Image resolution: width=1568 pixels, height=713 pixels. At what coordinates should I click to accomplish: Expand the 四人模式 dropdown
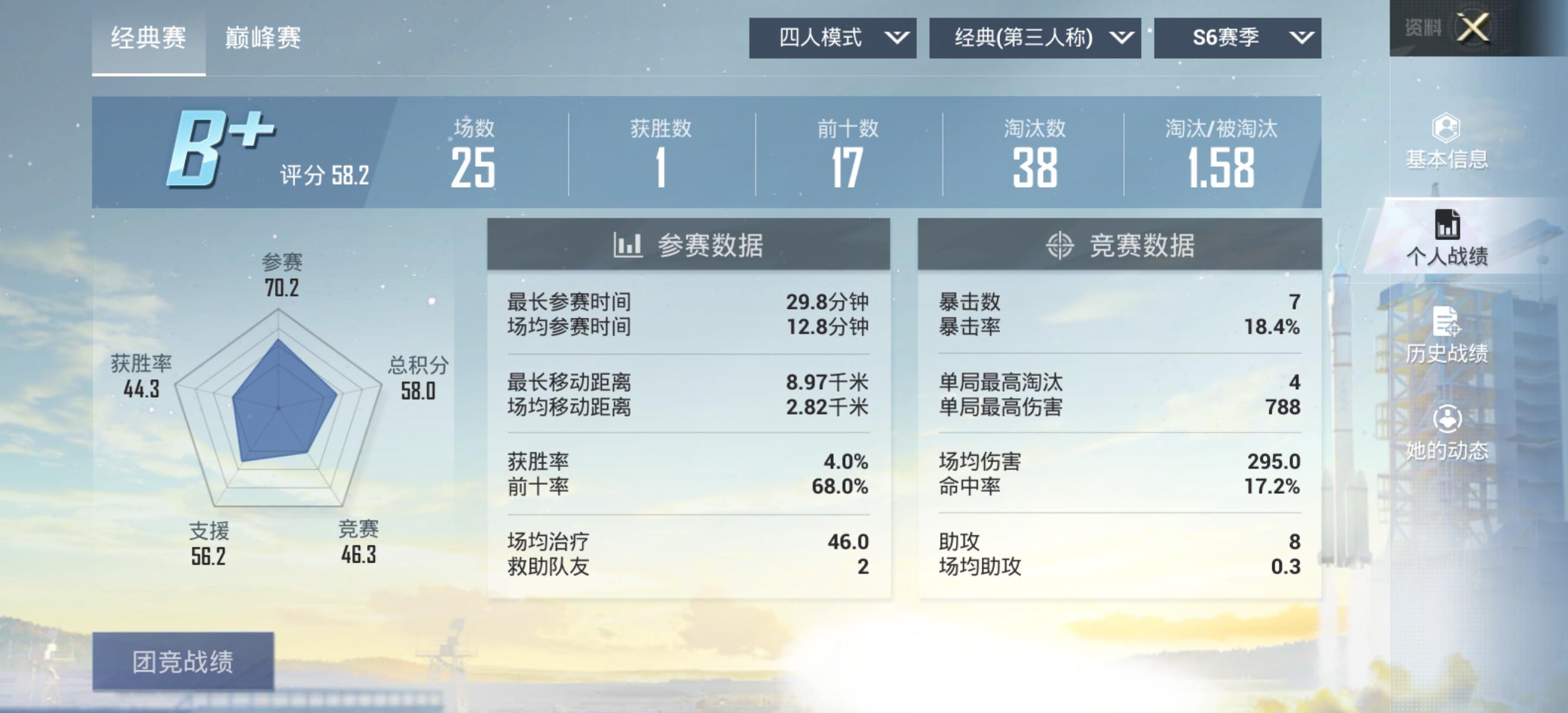click(832, 38)
